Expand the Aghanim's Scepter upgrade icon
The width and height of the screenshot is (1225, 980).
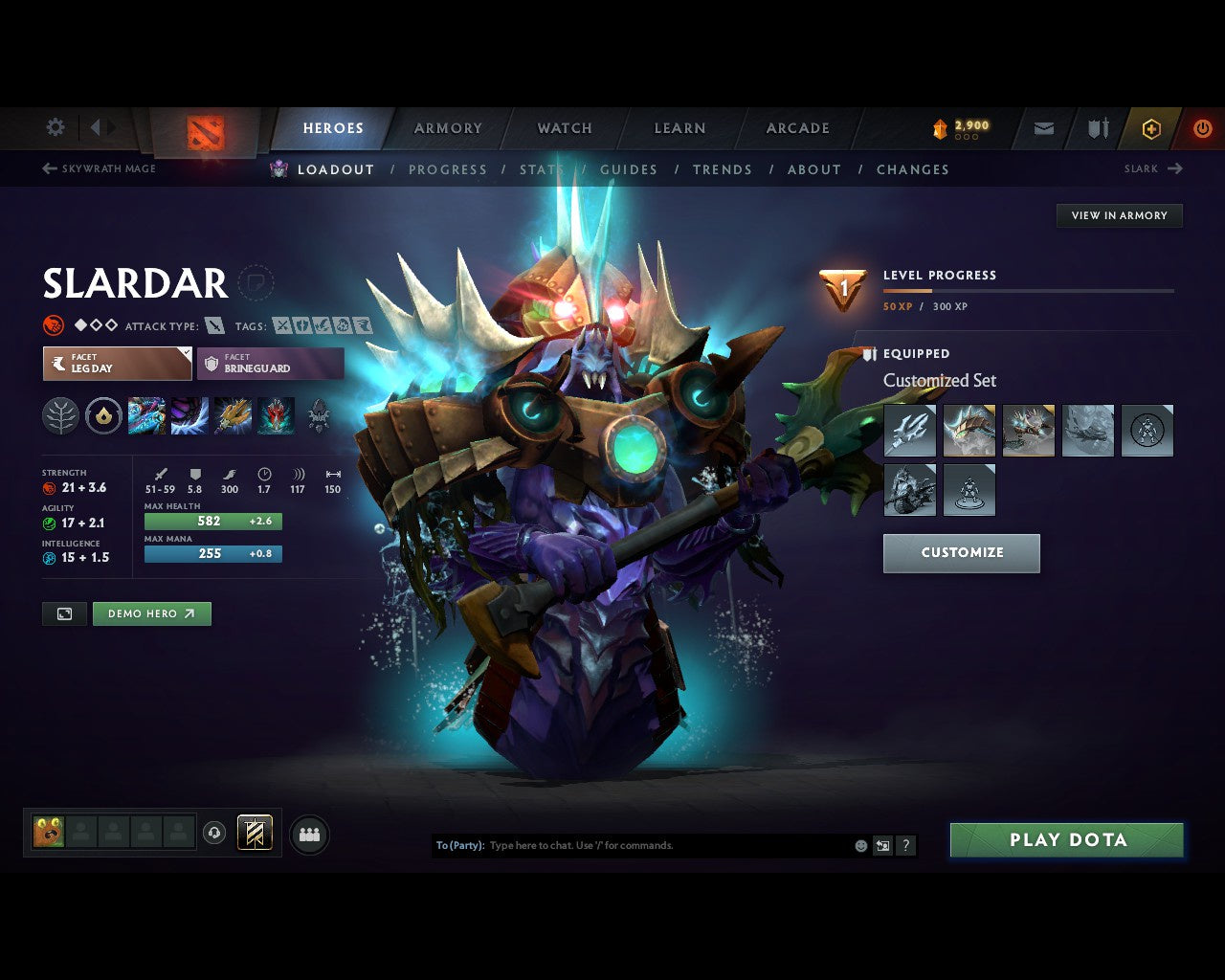click(103, 415)
